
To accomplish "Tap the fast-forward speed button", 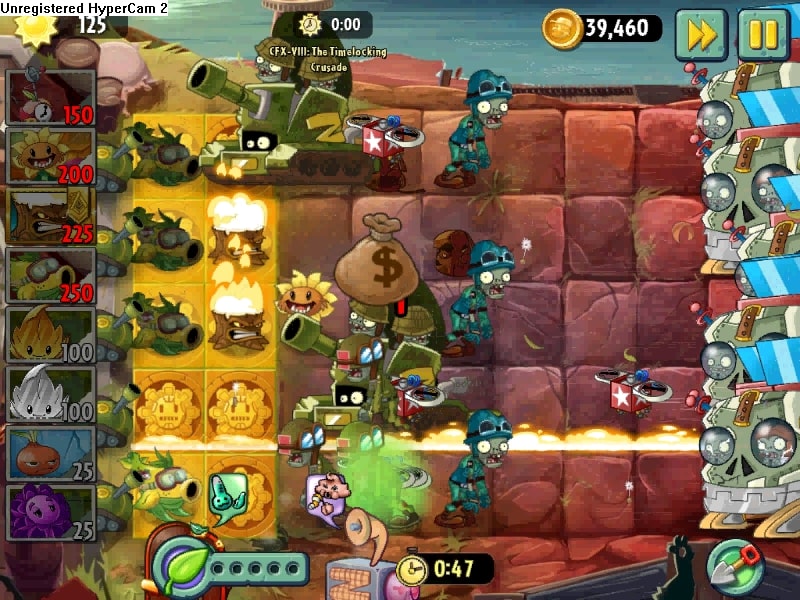I will click(702, 33).
